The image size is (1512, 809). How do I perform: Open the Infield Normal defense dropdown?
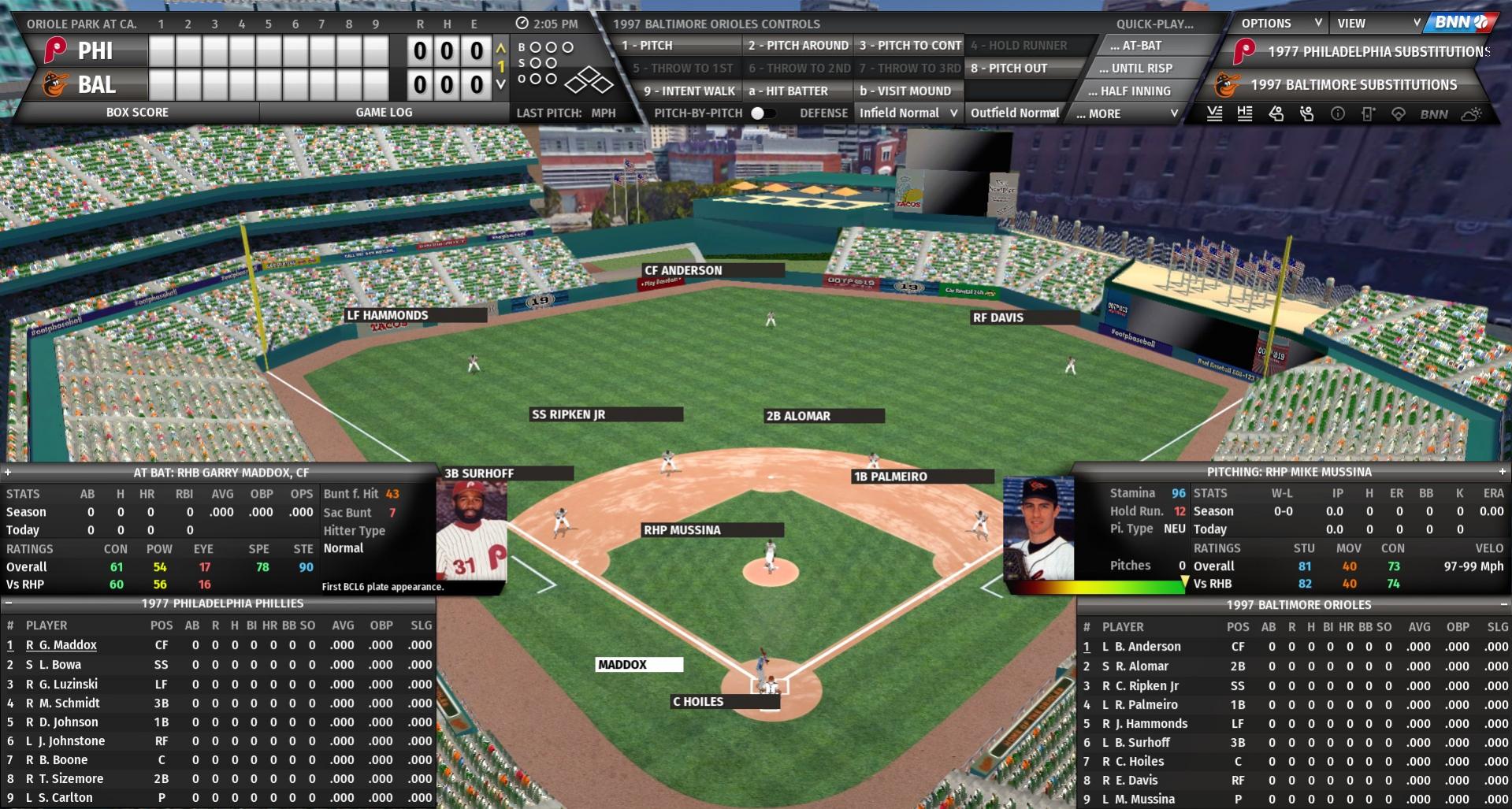908,113
